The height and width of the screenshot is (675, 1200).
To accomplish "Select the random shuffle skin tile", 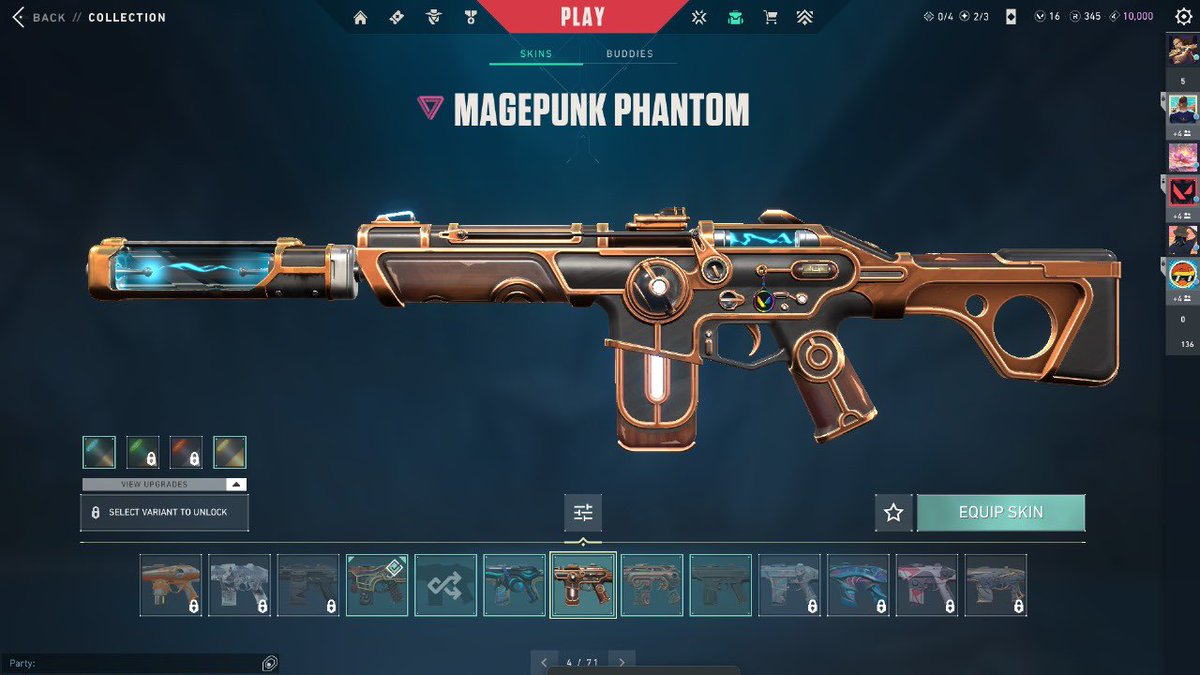I will tap(445, 585).
